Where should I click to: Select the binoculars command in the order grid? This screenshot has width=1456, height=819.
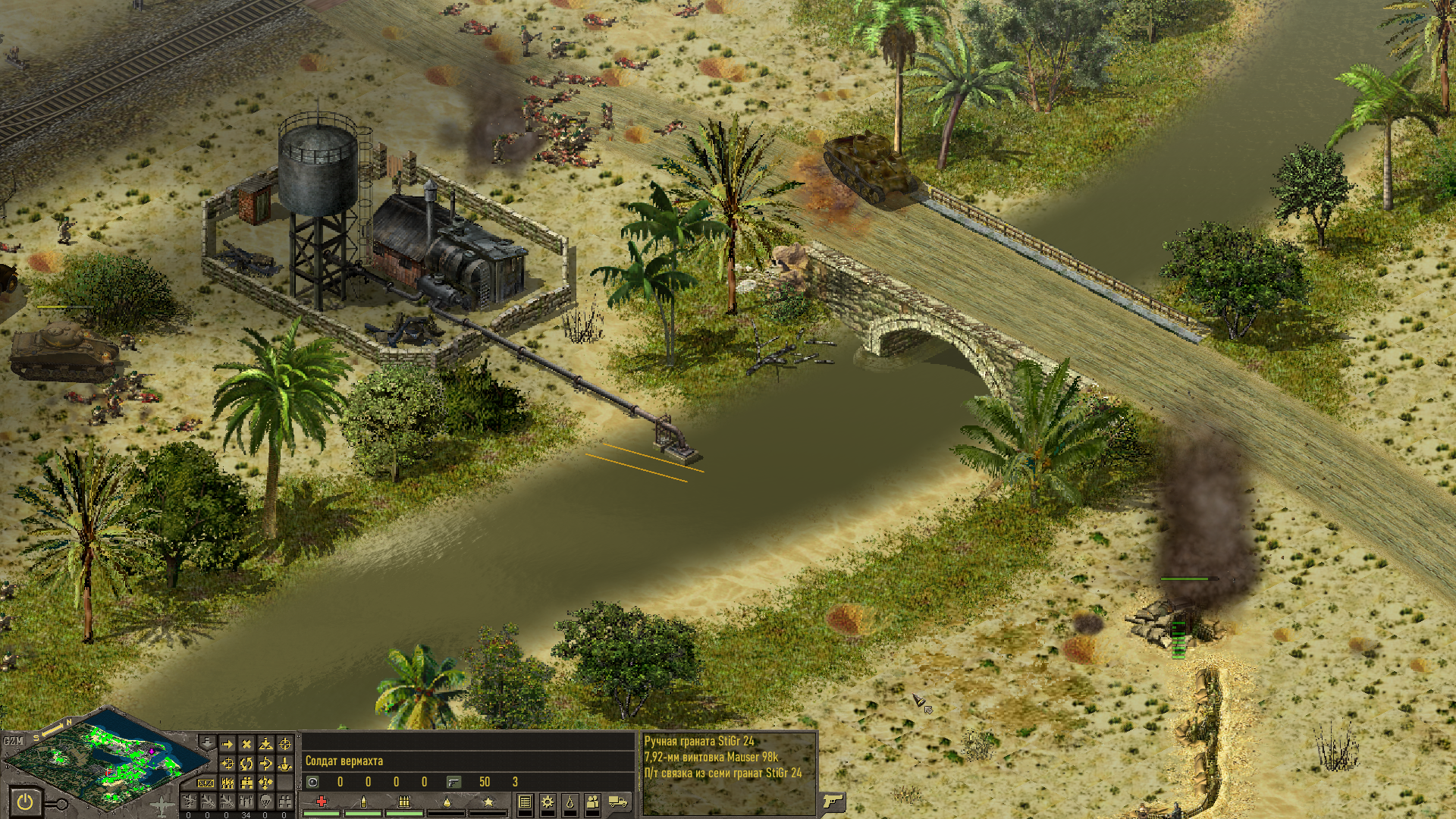point(246,783)
